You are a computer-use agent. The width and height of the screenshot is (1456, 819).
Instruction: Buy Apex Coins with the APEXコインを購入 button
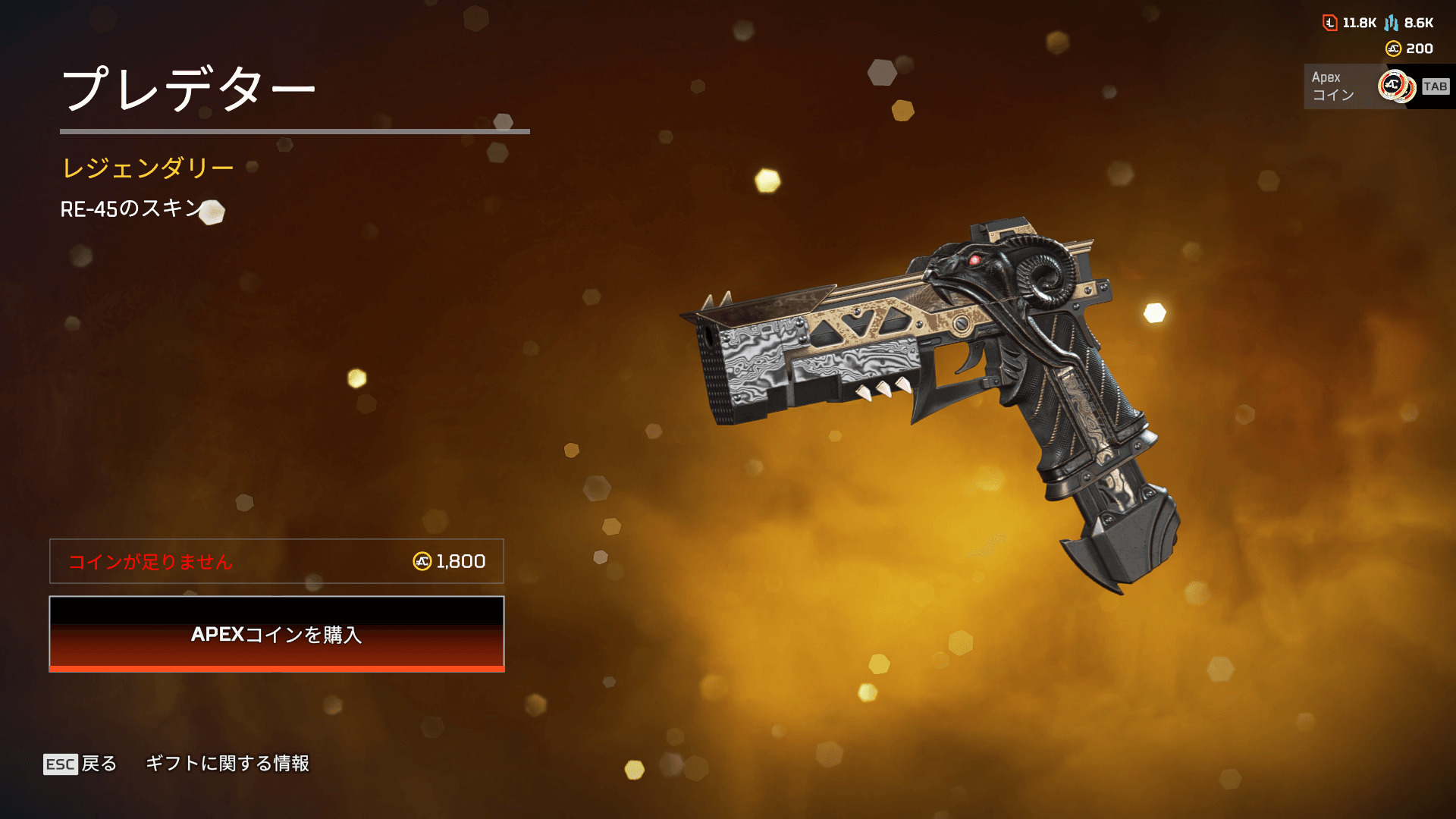coord(277,634)
